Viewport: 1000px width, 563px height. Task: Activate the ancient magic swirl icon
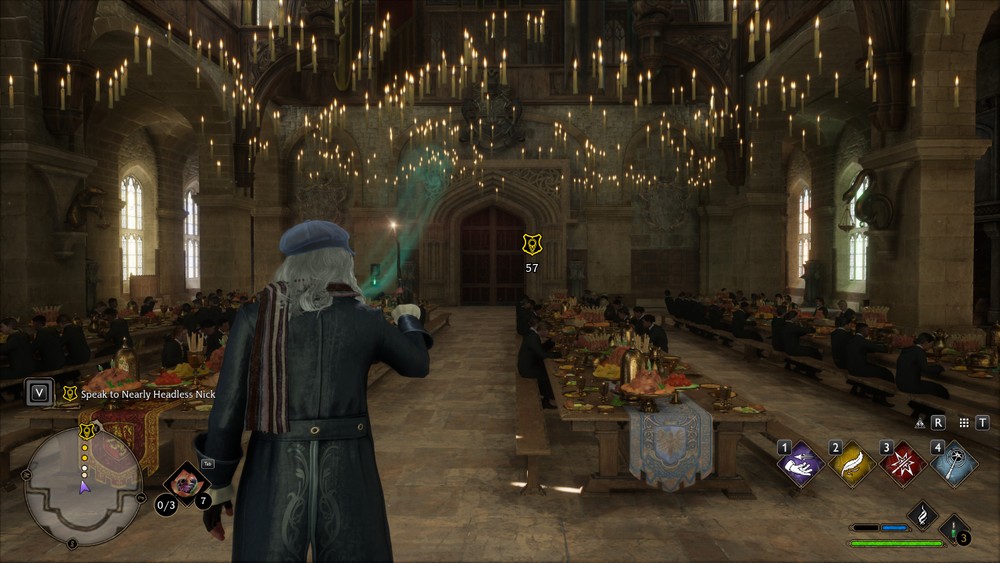[922, 515]
